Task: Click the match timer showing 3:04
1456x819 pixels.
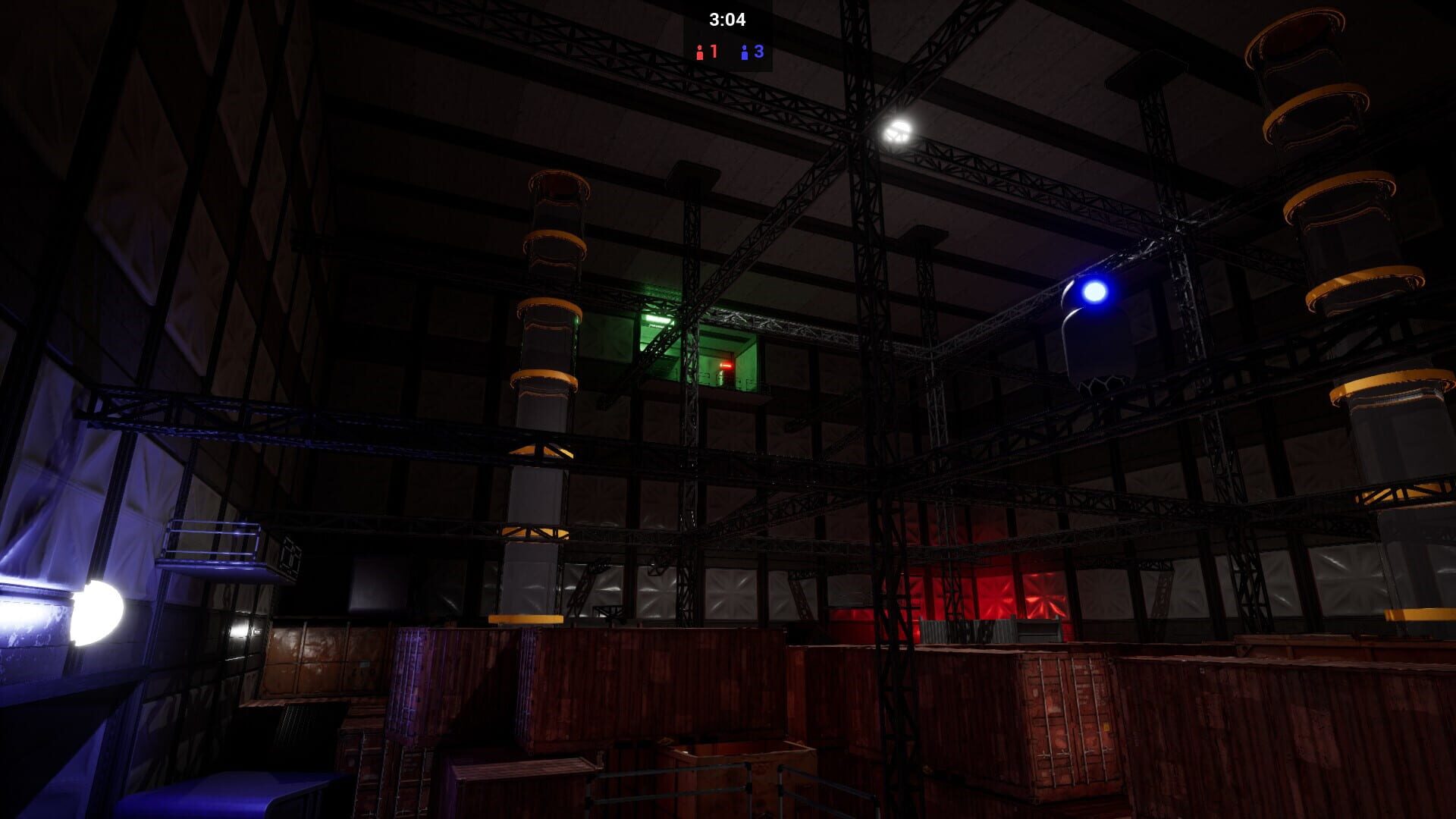Action: (x=728, y=20)
